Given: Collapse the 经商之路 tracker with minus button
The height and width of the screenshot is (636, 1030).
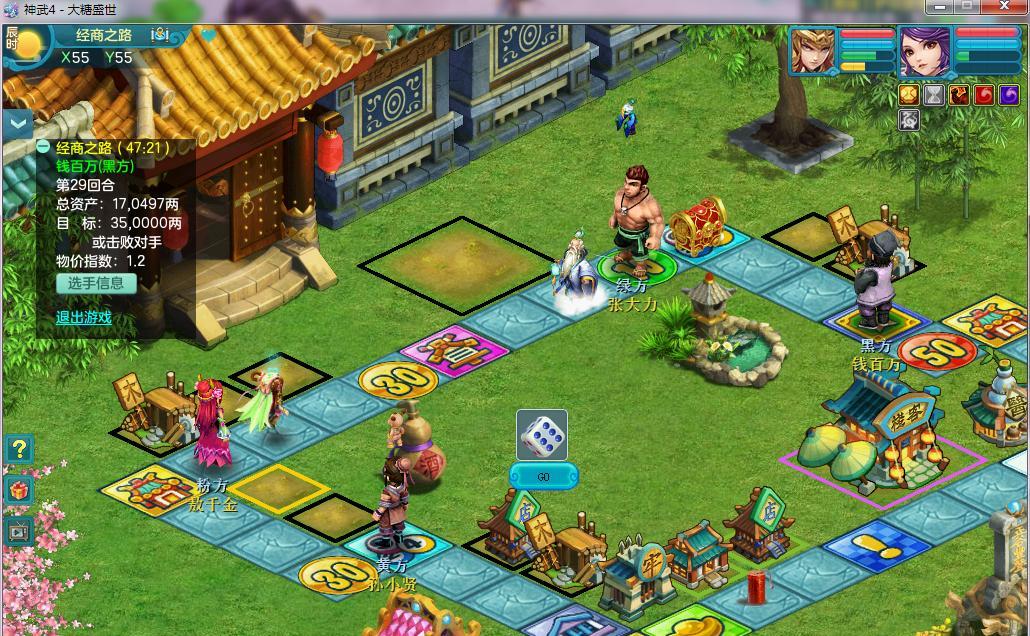Looking at the screenshot, I should (43, 147).
